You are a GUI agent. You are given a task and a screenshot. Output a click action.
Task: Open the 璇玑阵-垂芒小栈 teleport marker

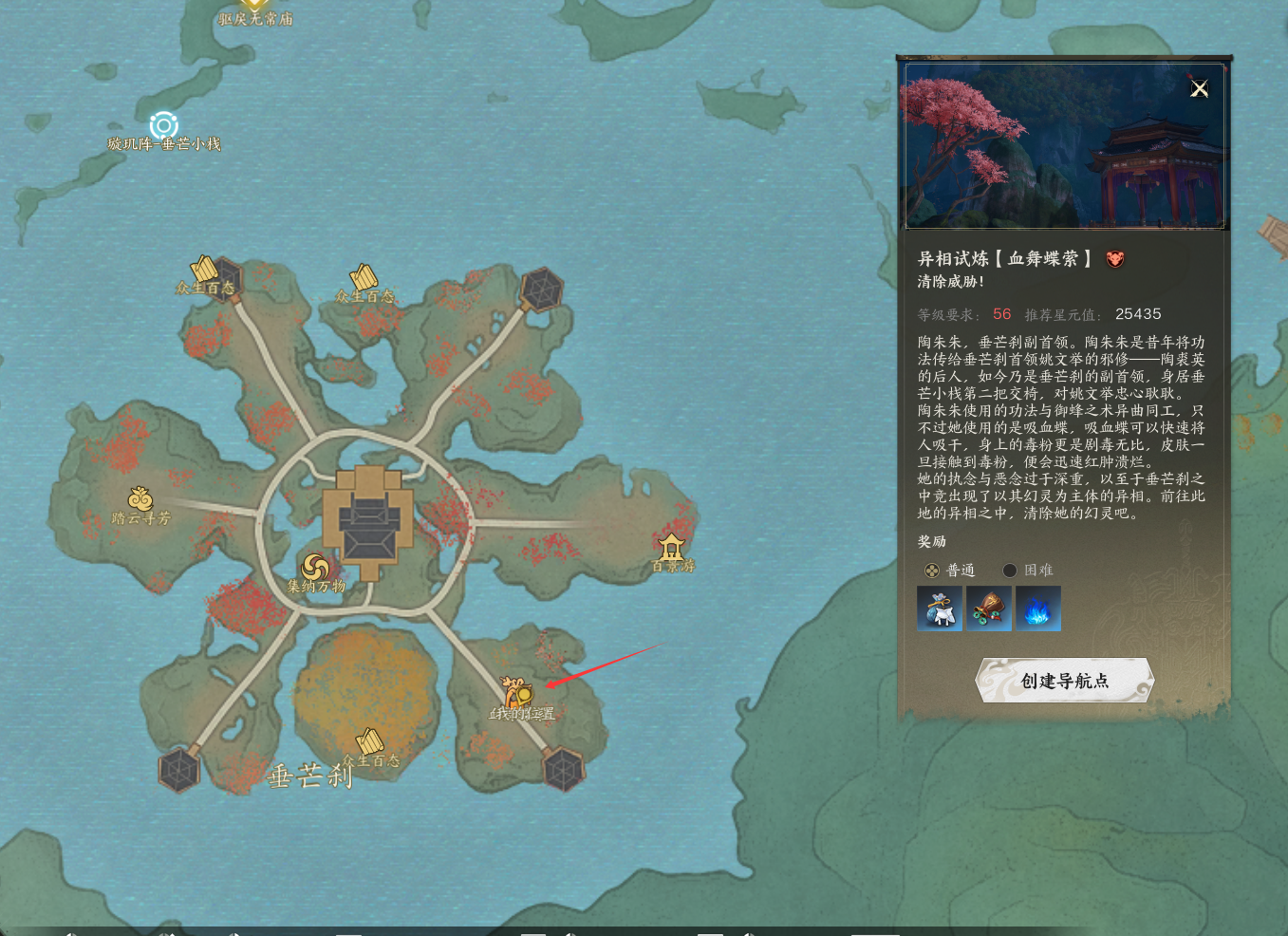(x=163, y=125)
